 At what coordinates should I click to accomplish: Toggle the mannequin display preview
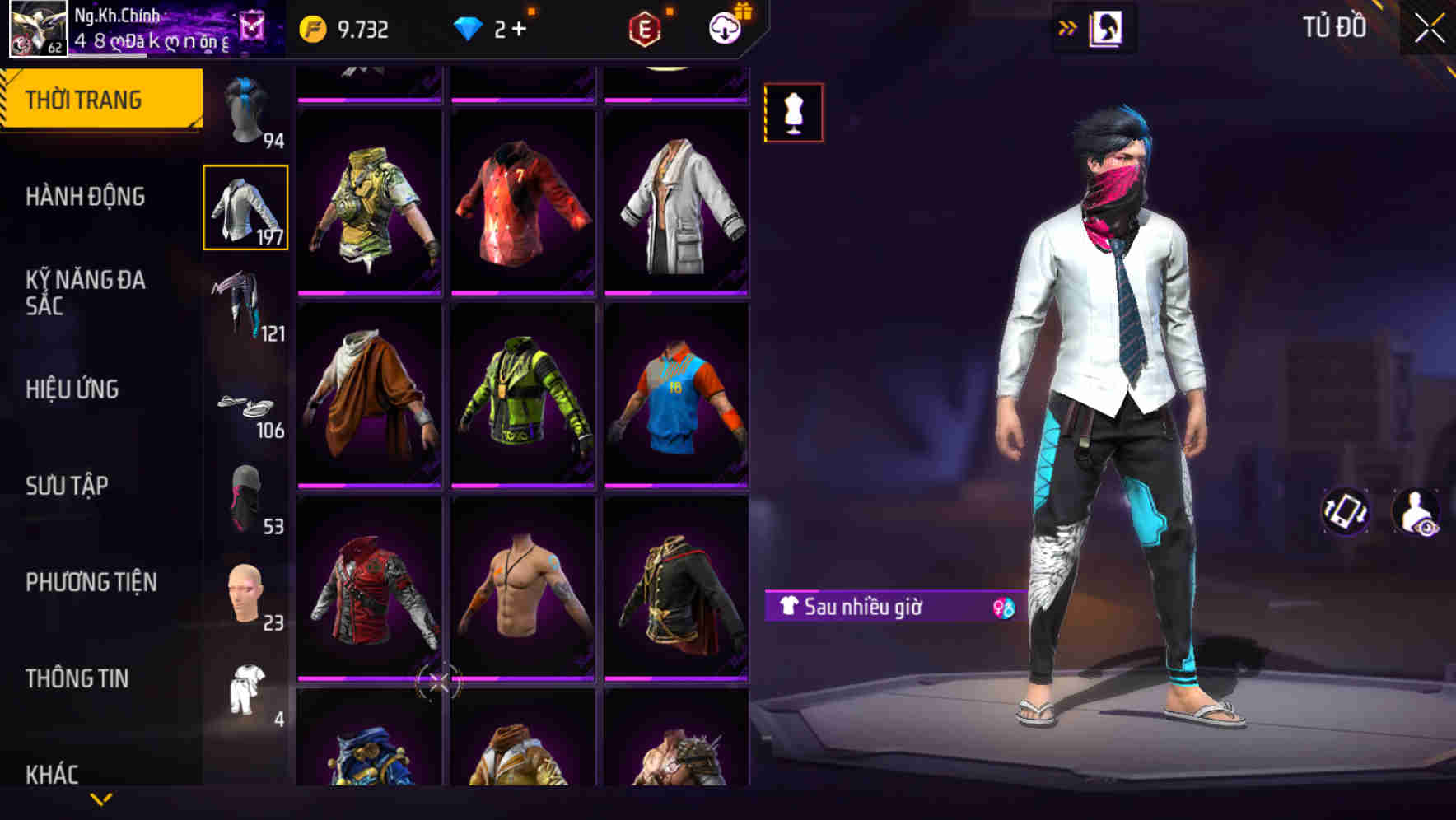click(793, 112)
